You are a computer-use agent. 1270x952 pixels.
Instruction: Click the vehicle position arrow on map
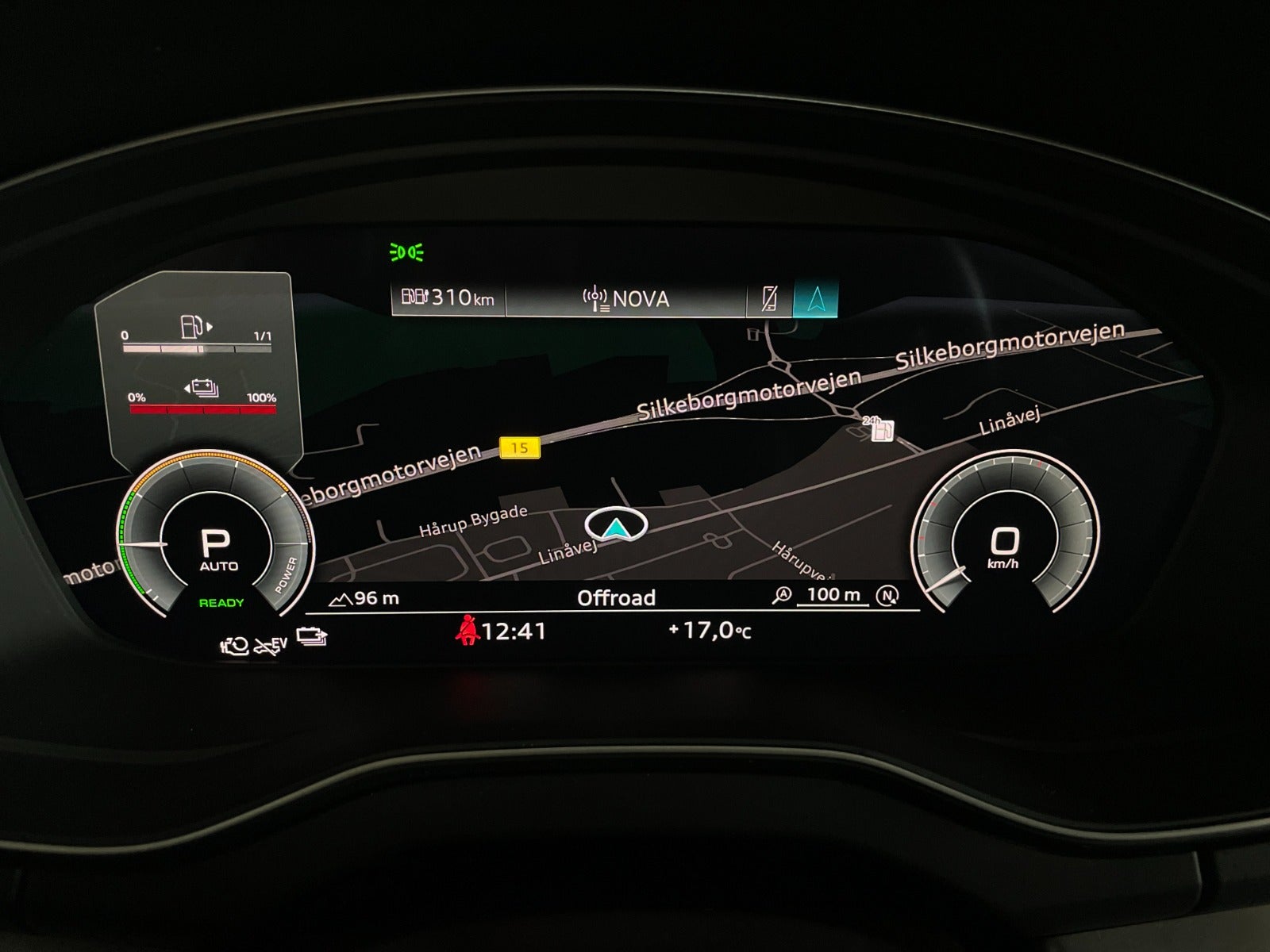point(616,525)
